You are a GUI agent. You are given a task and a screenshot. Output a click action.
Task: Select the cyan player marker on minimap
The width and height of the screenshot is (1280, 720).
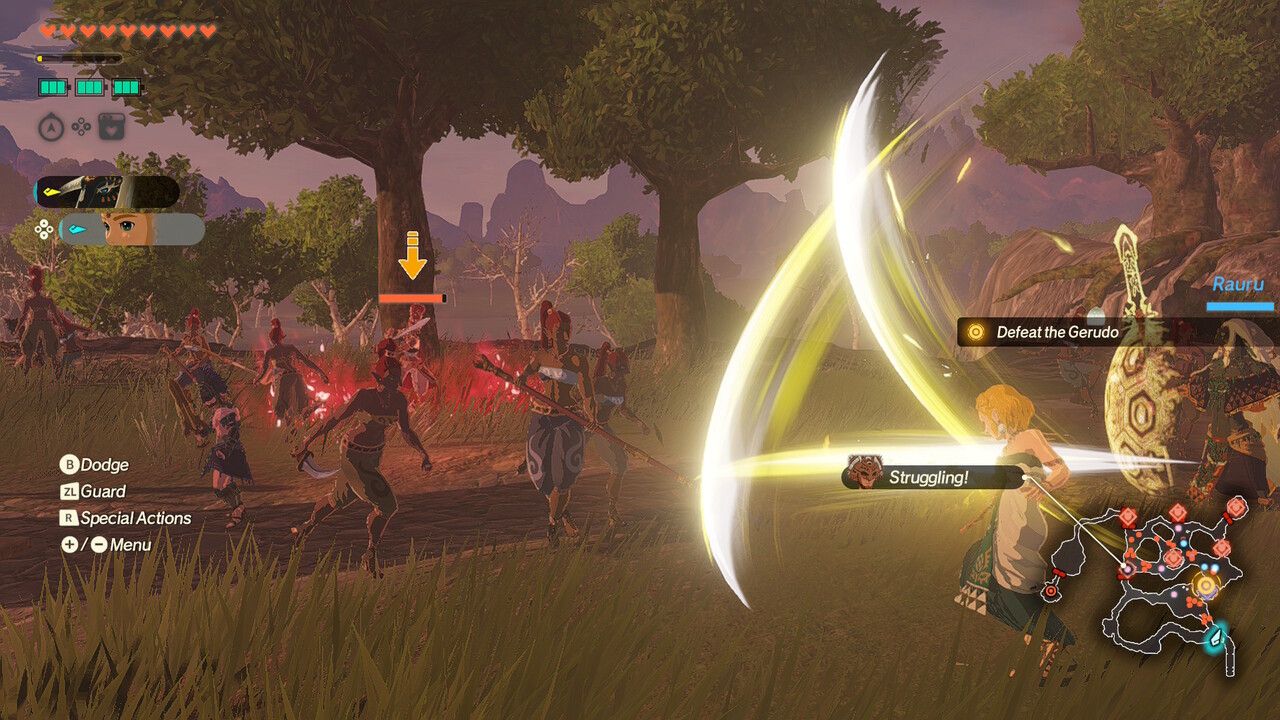click(1217, 636)
